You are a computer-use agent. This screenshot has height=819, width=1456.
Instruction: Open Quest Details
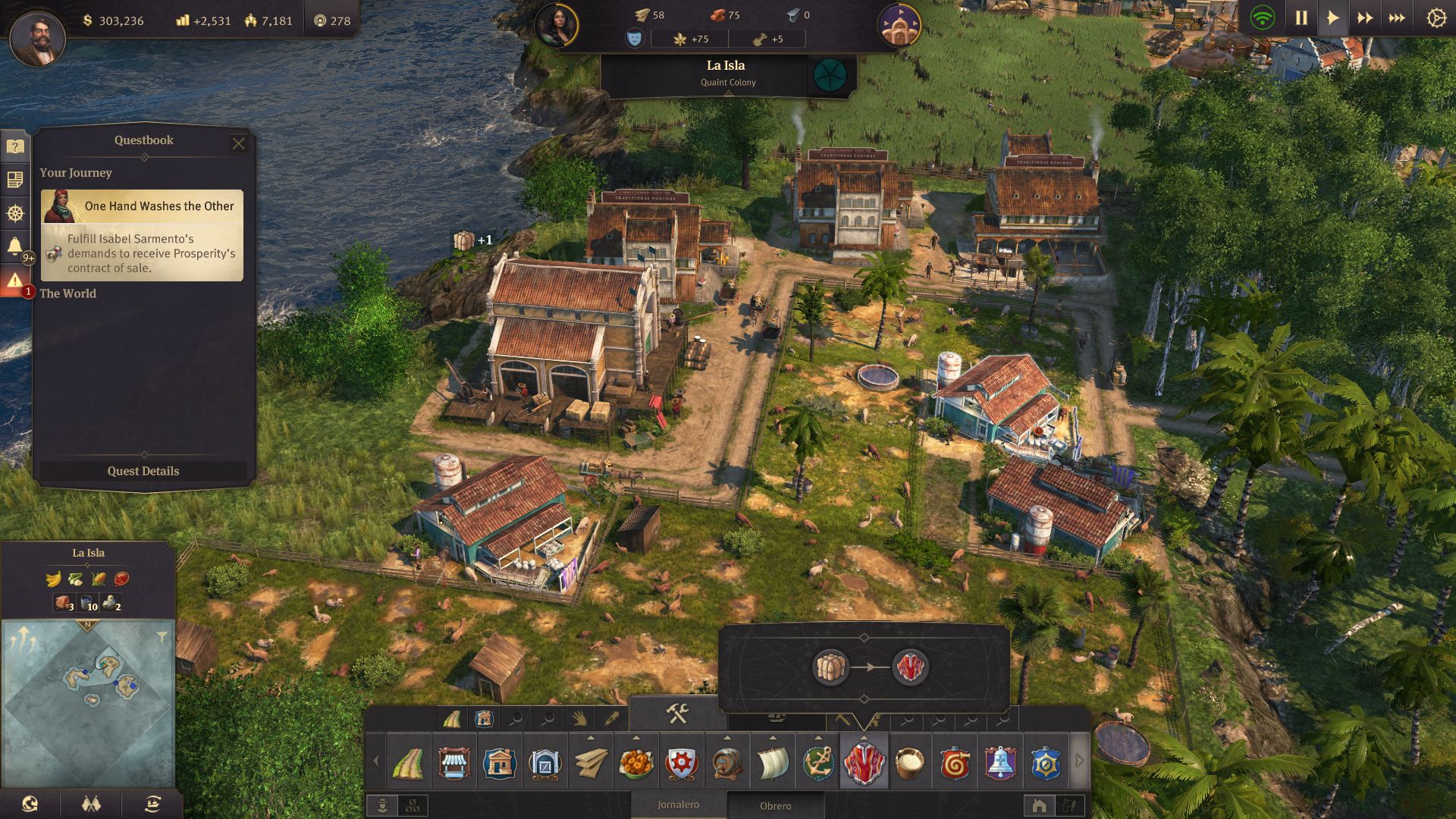143,471
